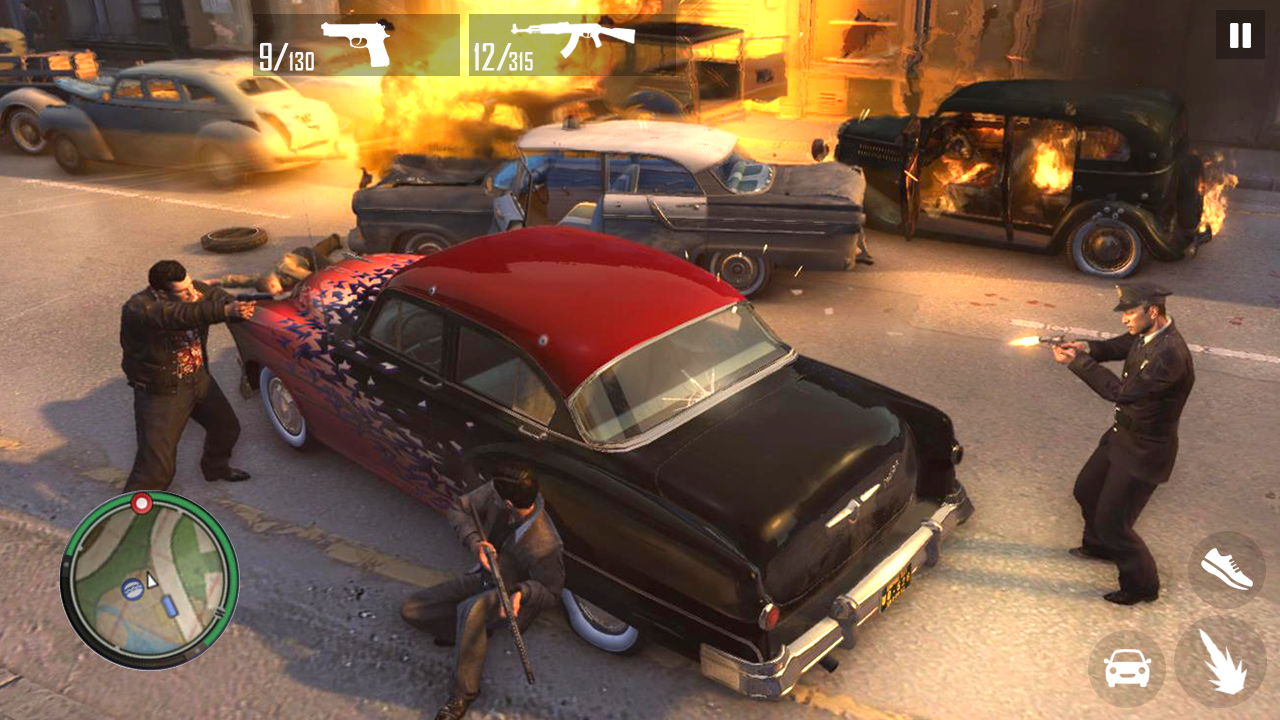1280x720 pixels.
Task: Tap the car enter-vehicle button
Action: 1127,668
